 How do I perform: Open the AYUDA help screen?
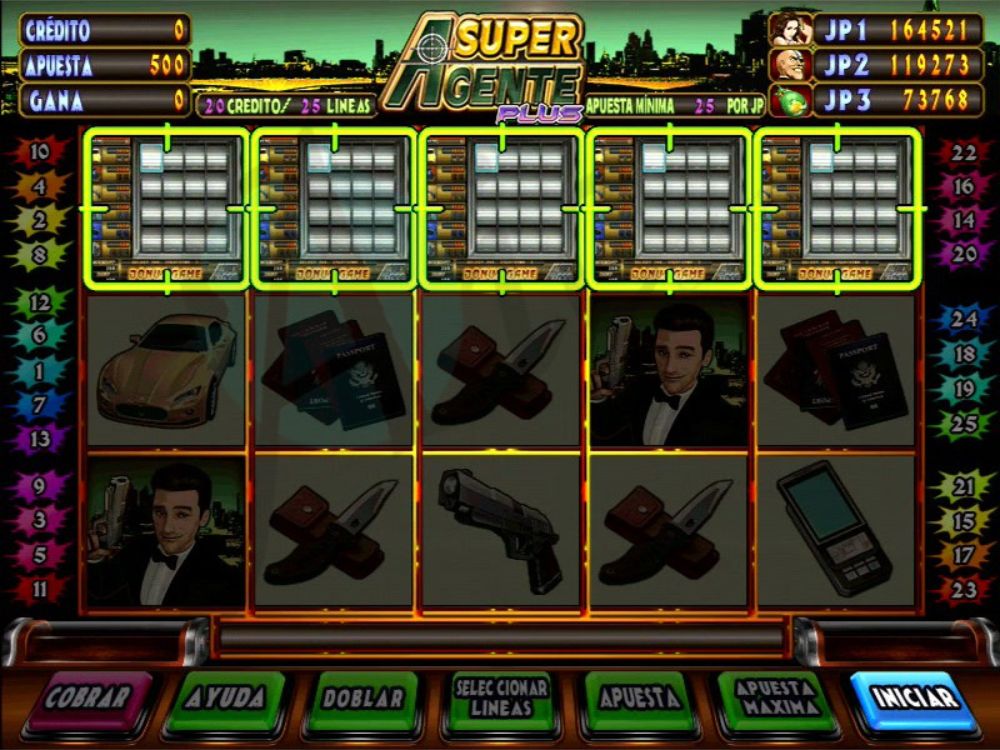click(x=226, y=699)
